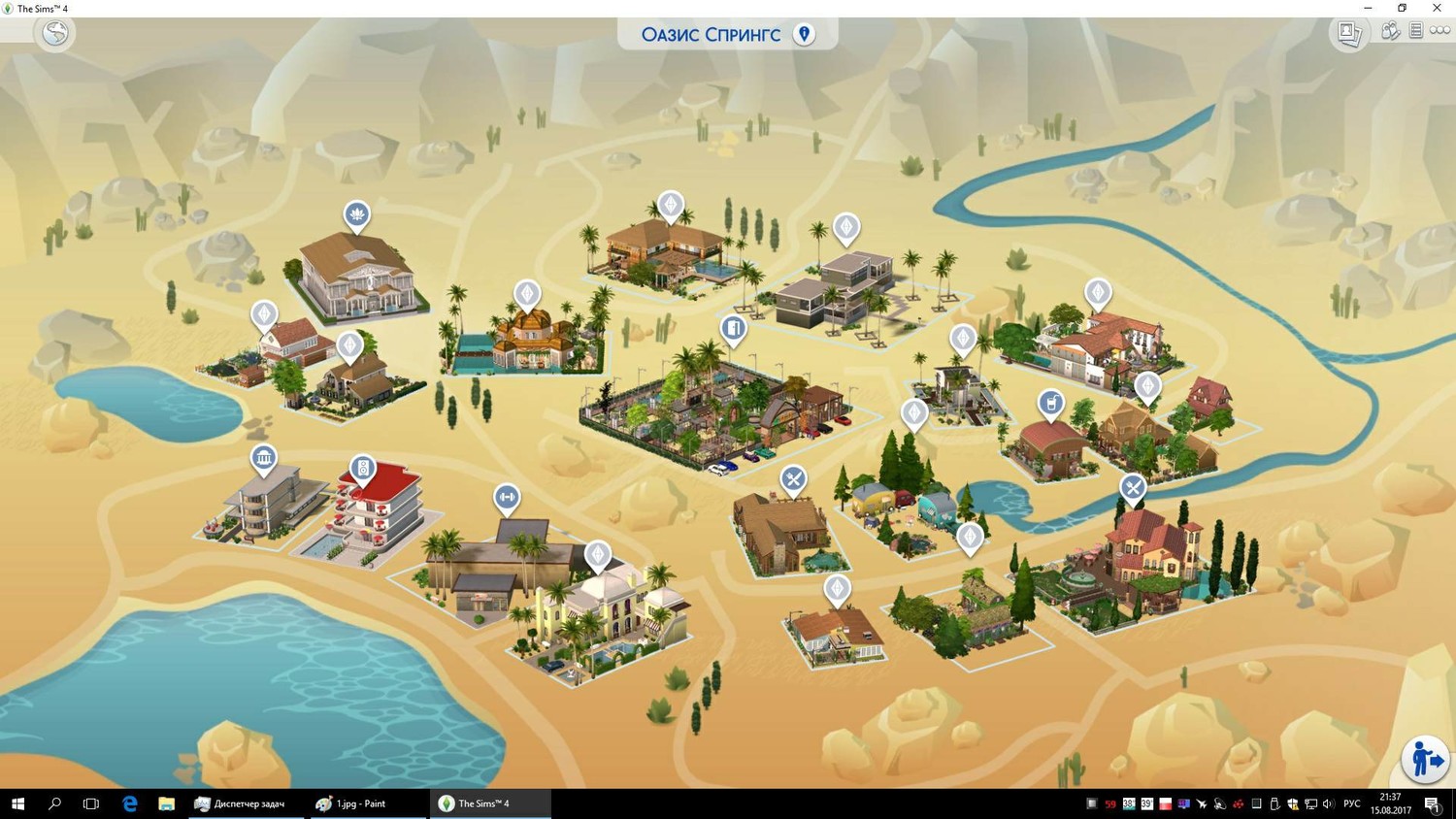This screenshot has width=1456, height=819.
Task: Open the Gallery photos button
Action: click(x=1349, y=33)
